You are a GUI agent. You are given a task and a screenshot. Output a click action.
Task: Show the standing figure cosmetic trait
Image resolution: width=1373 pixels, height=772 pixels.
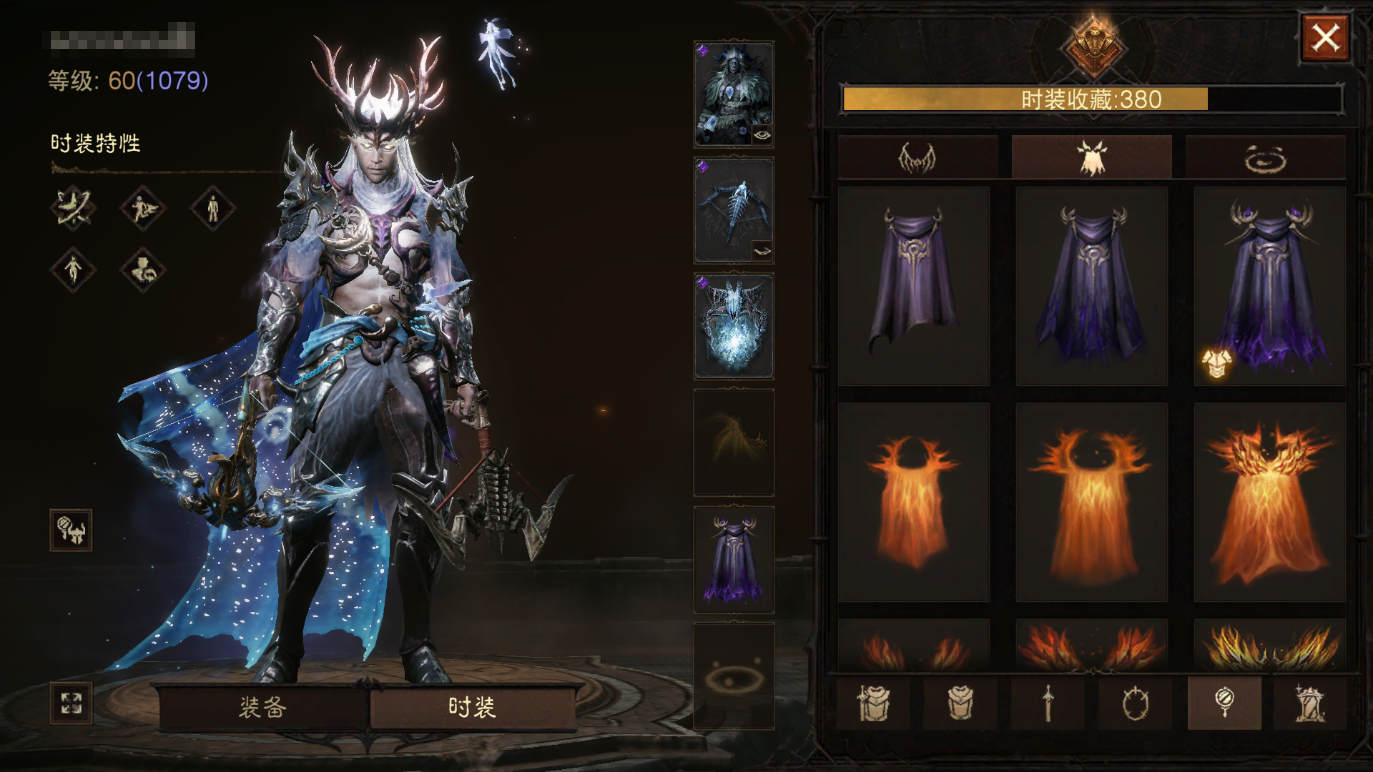[x=212, y=208]
